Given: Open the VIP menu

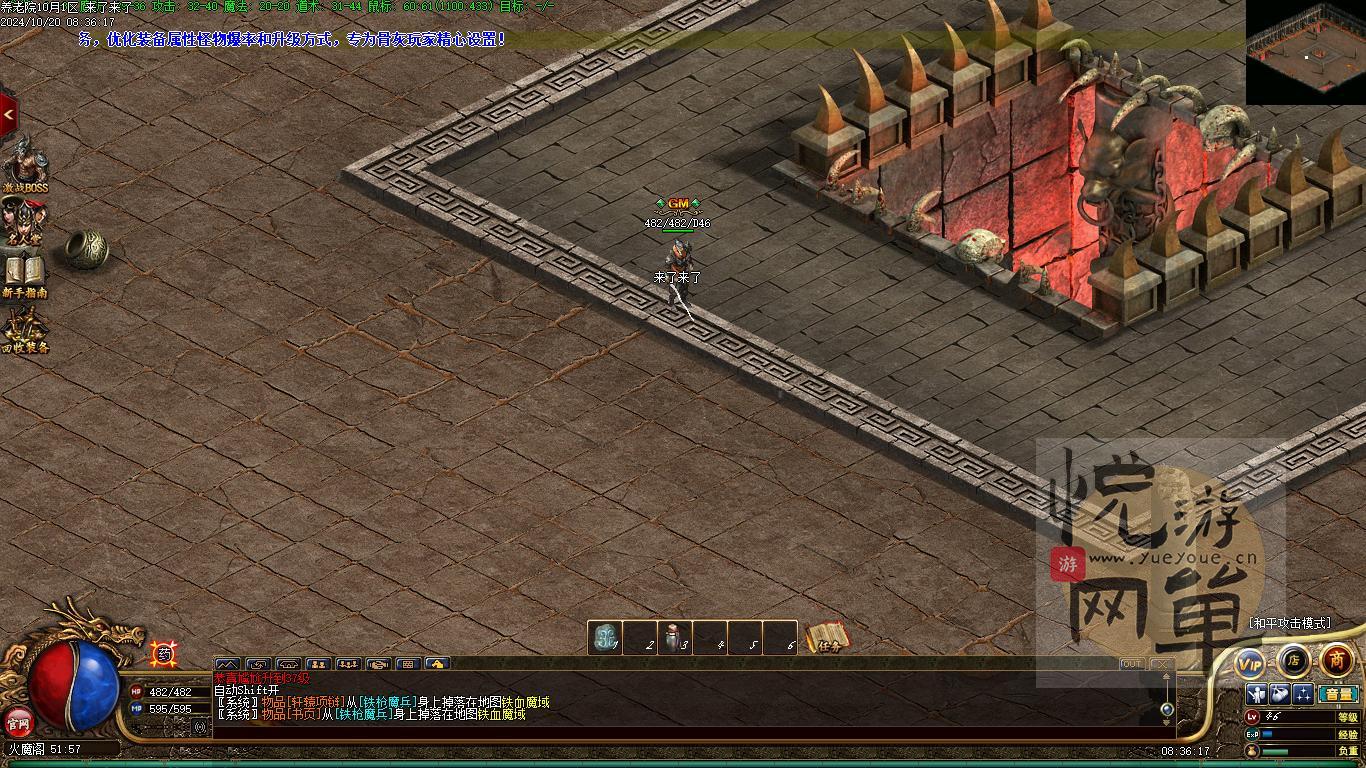Looking at the screenshot, I should [1250, 662].
